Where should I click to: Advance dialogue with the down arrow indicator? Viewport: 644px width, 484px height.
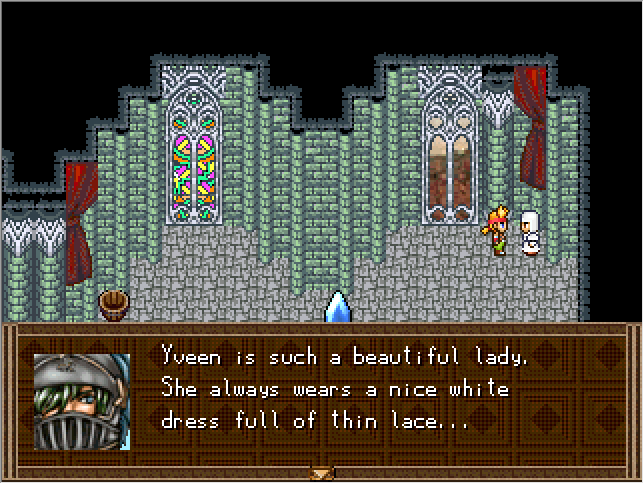click(x=322, y=472)
